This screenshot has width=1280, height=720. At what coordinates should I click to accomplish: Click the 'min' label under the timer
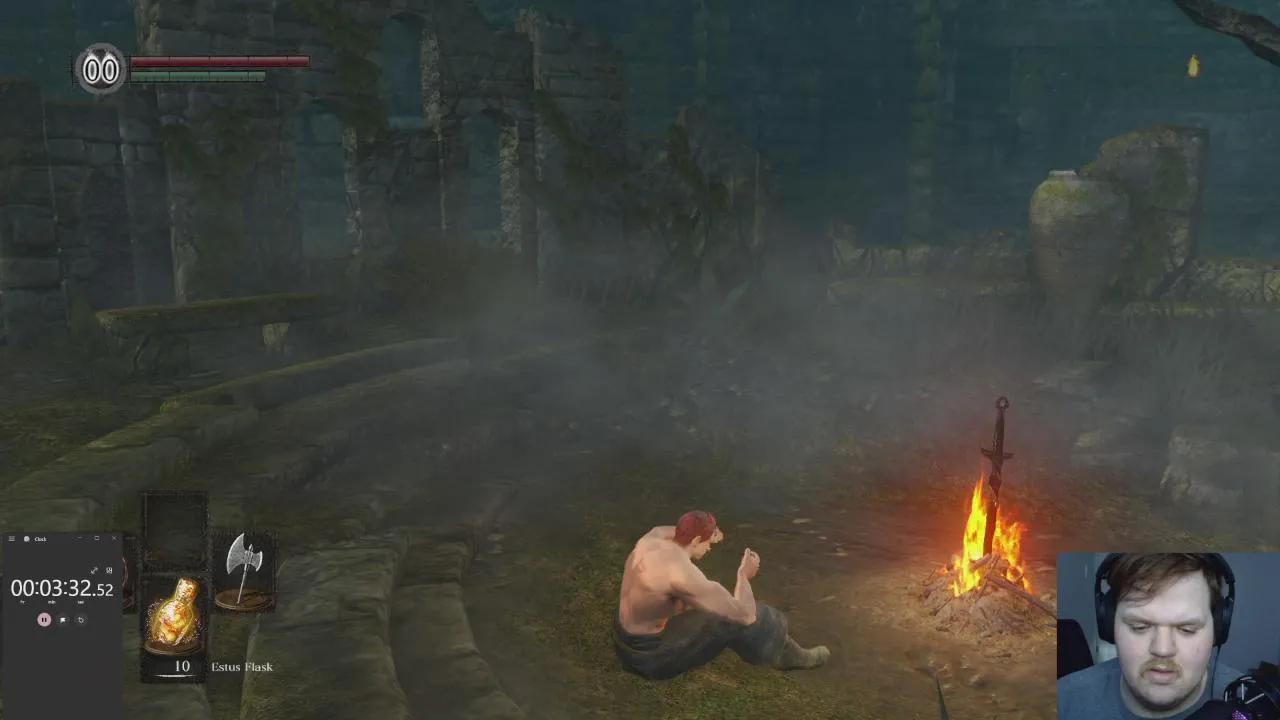(52, 601)
